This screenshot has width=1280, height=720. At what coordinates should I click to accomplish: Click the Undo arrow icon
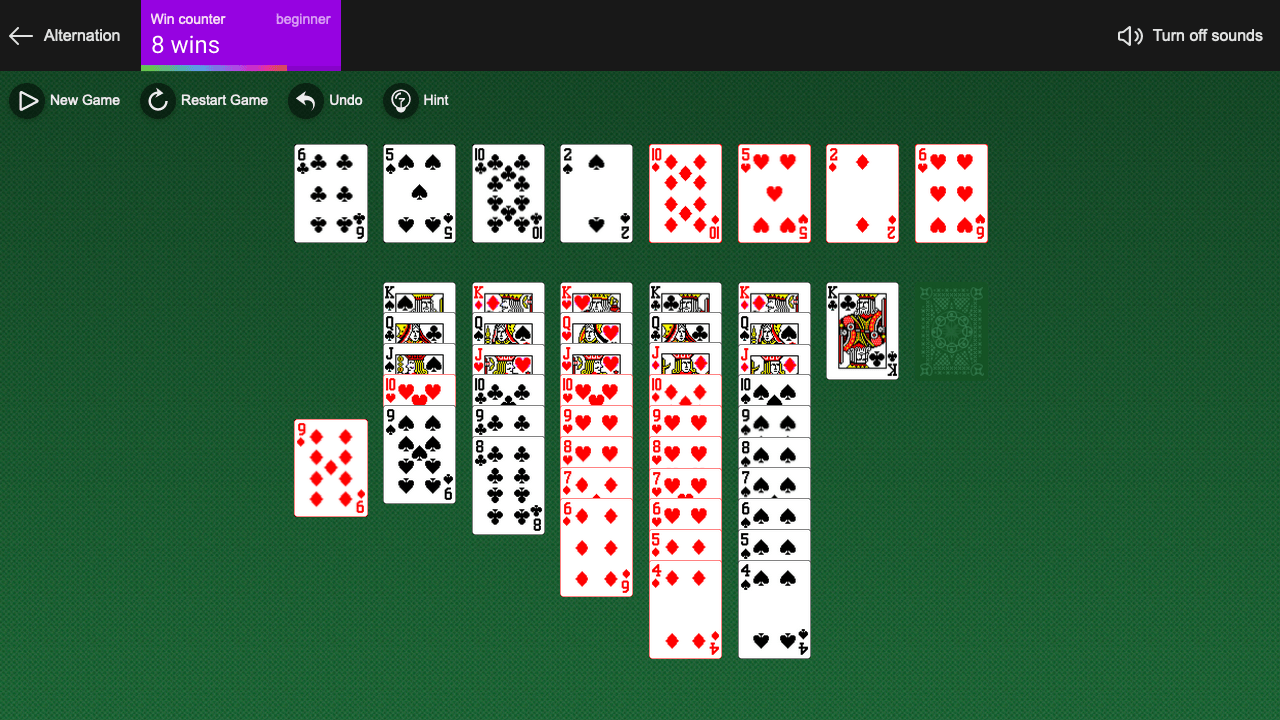[305, 100]
